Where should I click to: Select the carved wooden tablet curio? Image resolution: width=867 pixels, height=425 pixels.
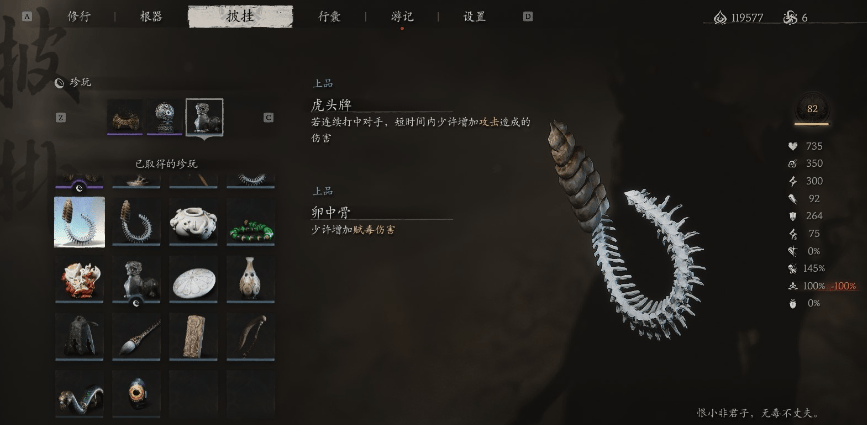coord(194,336)
